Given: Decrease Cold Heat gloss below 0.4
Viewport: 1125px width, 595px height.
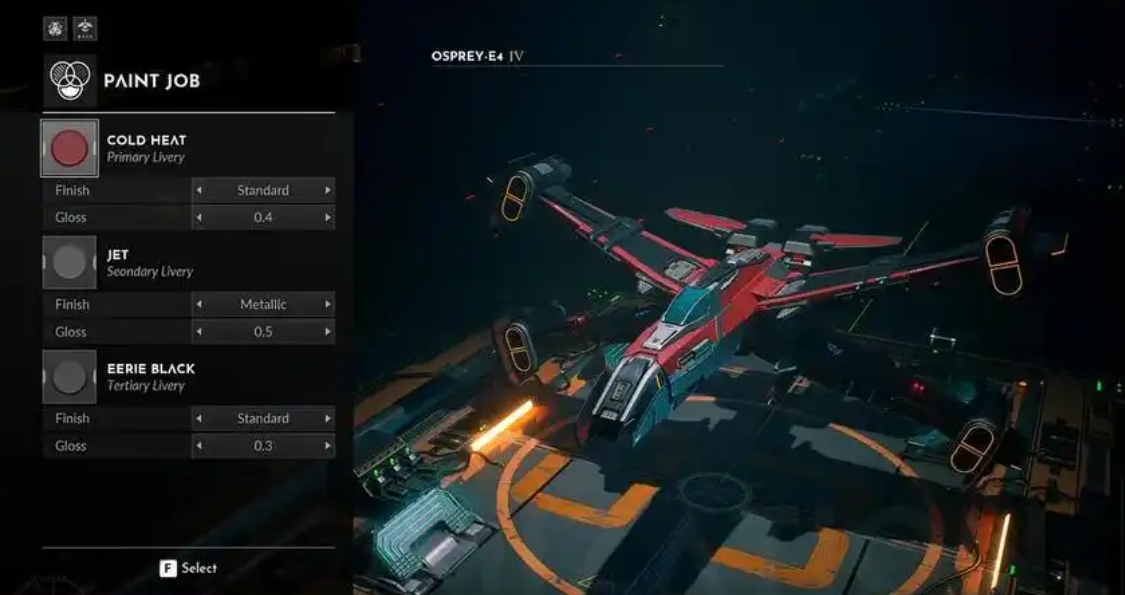Looking at the screenshot, I should click(x=198, y=217).
